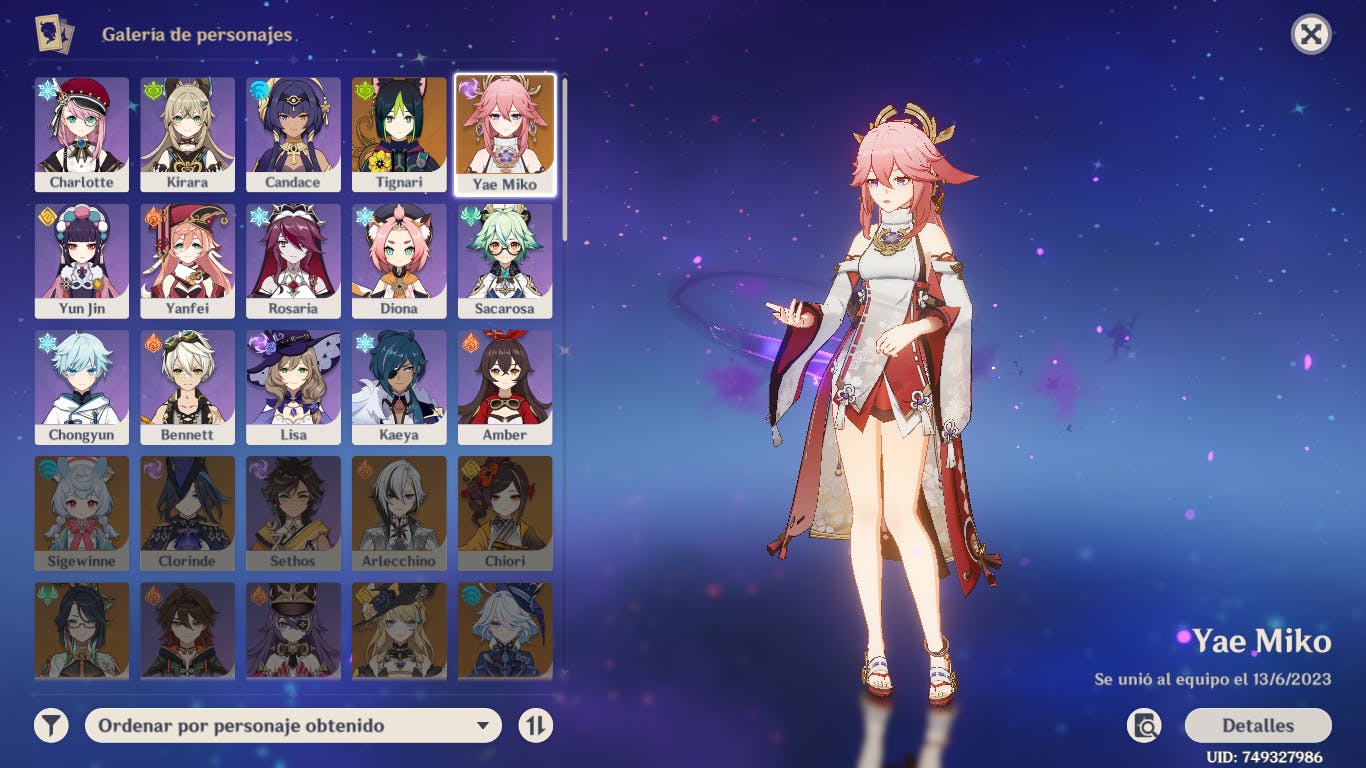Screen dimensions: 1366x768
Task: Select Kaeya's portrait
Action: pyautogui.click(x=399, y=387)
